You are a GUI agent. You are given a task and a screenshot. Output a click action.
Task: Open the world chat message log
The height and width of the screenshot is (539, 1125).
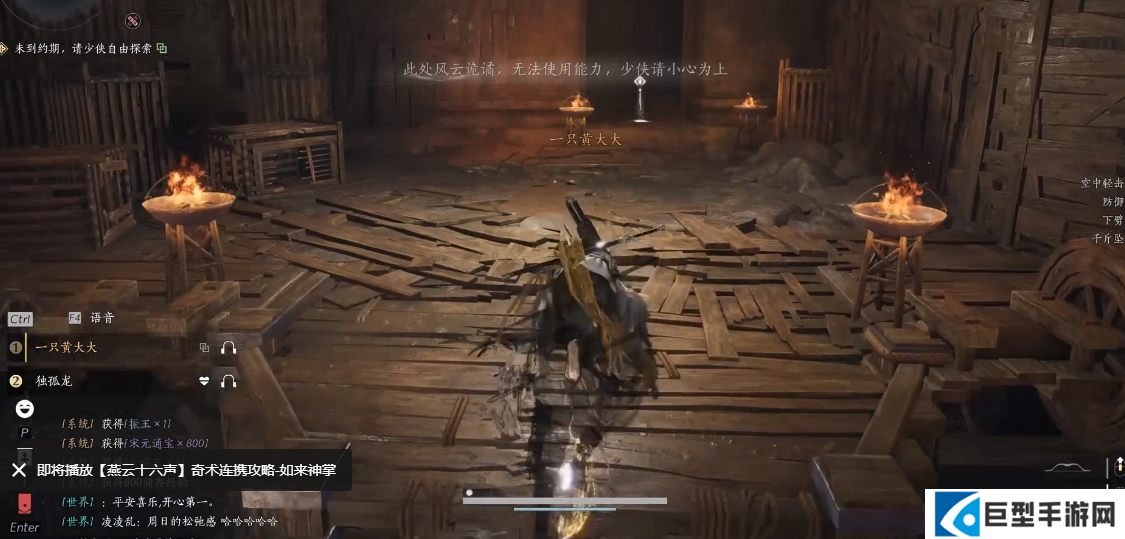(170, 511)
